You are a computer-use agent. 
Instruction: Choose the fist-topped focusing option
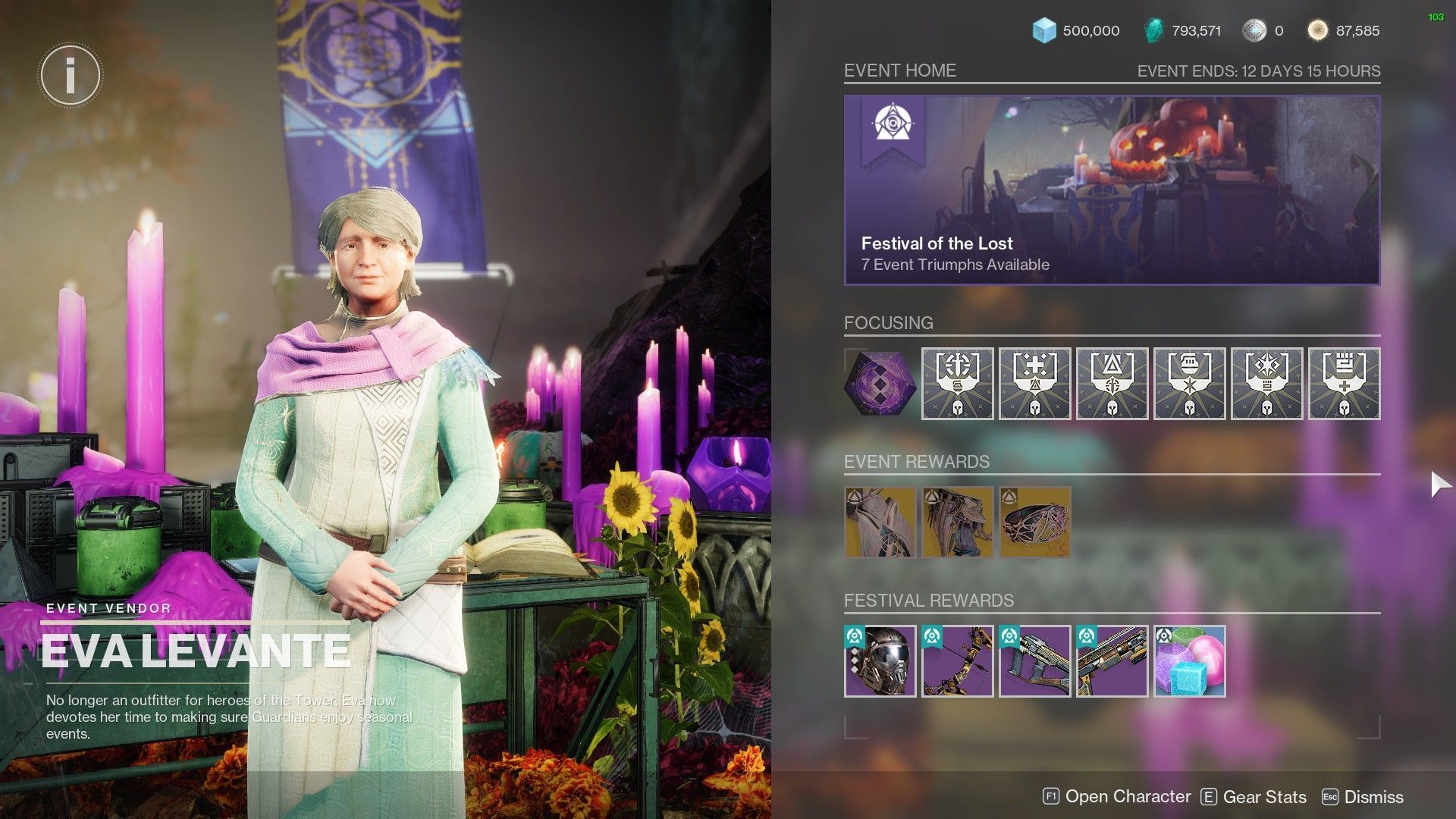pyautogui.click(x=1344, y=384)
